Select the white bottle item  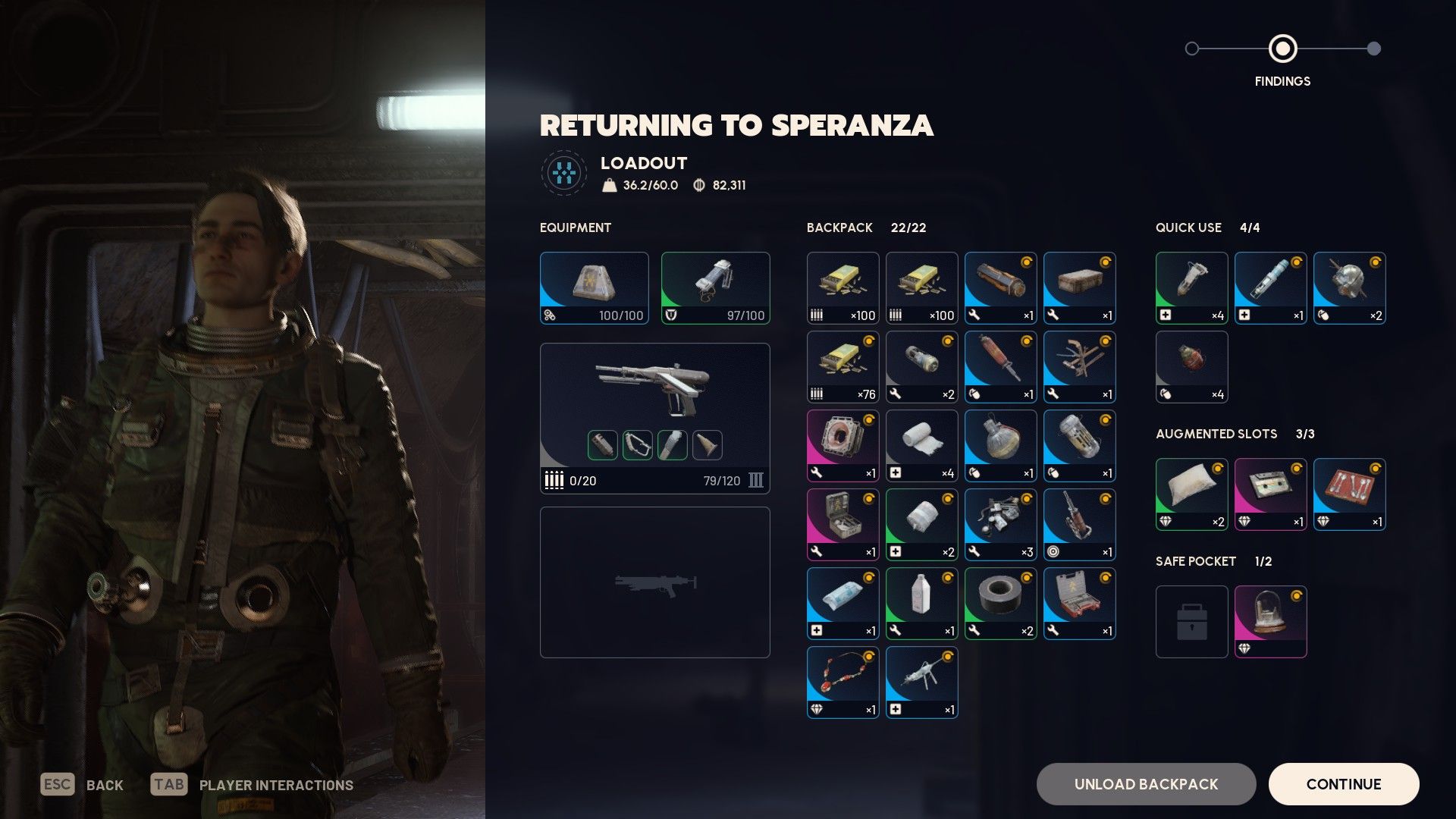[921, 604]
